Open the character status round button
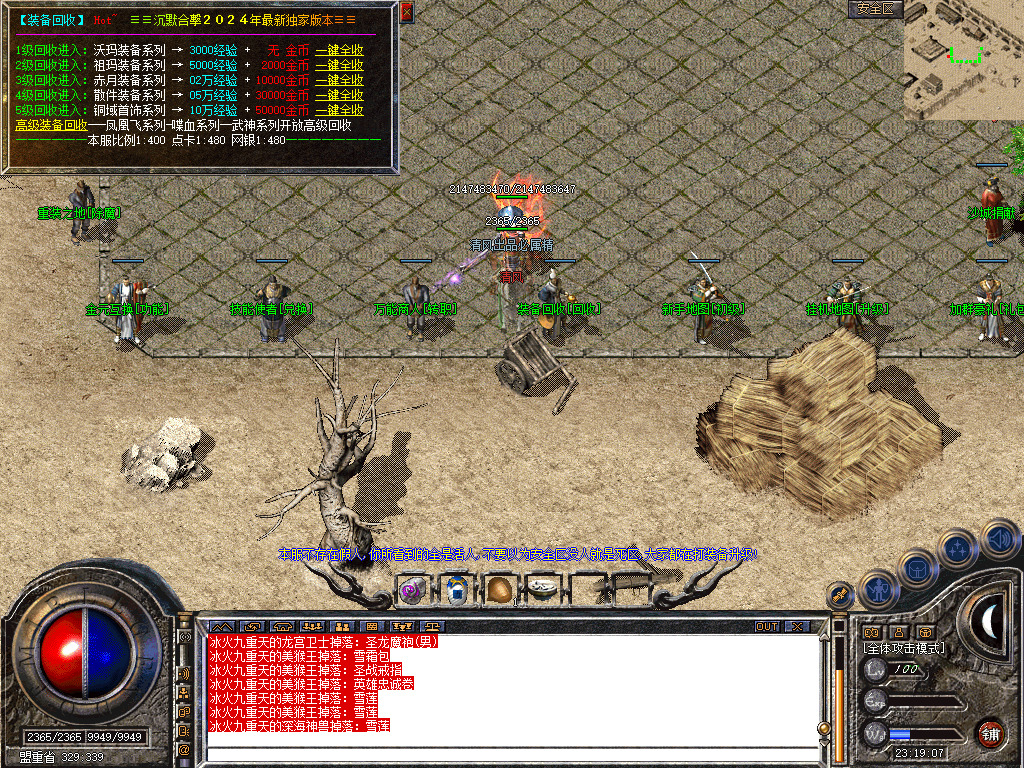Image resolution: width=1024 pixels, height=768 pixels. click(x=878, y=589)
